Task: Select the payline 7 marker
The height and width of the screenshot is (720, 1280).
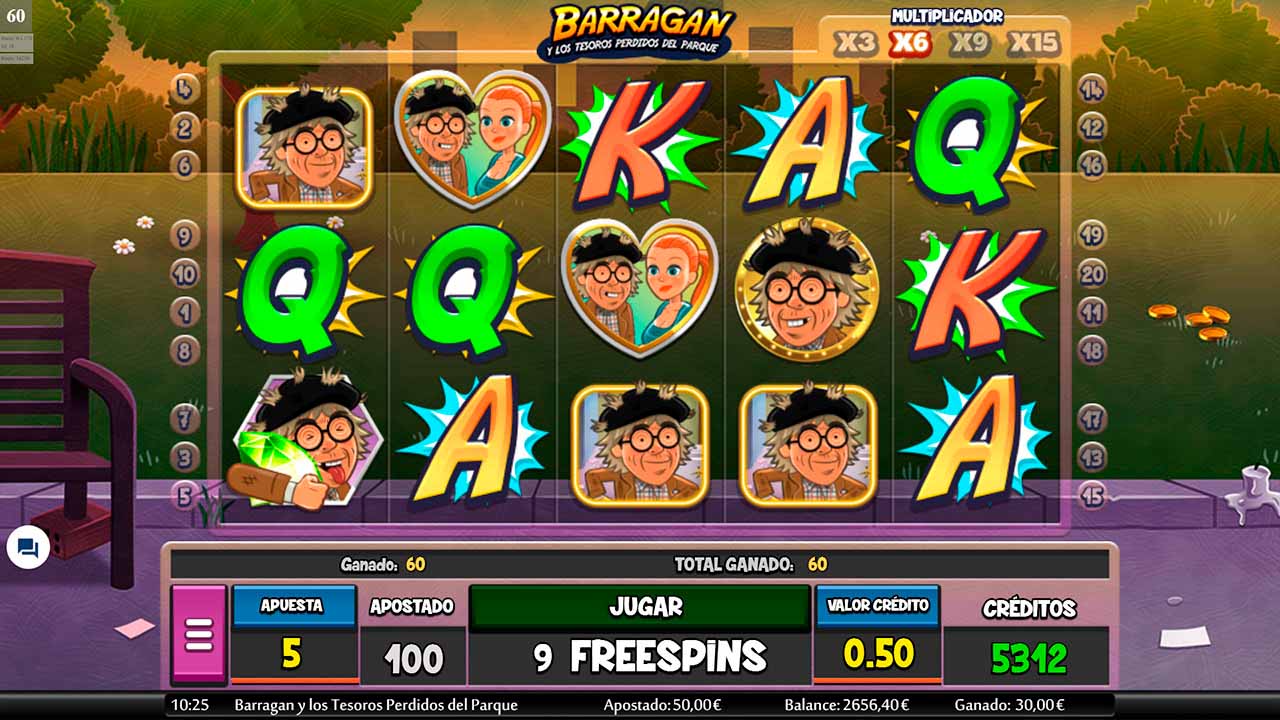Action: pos(185,417)
